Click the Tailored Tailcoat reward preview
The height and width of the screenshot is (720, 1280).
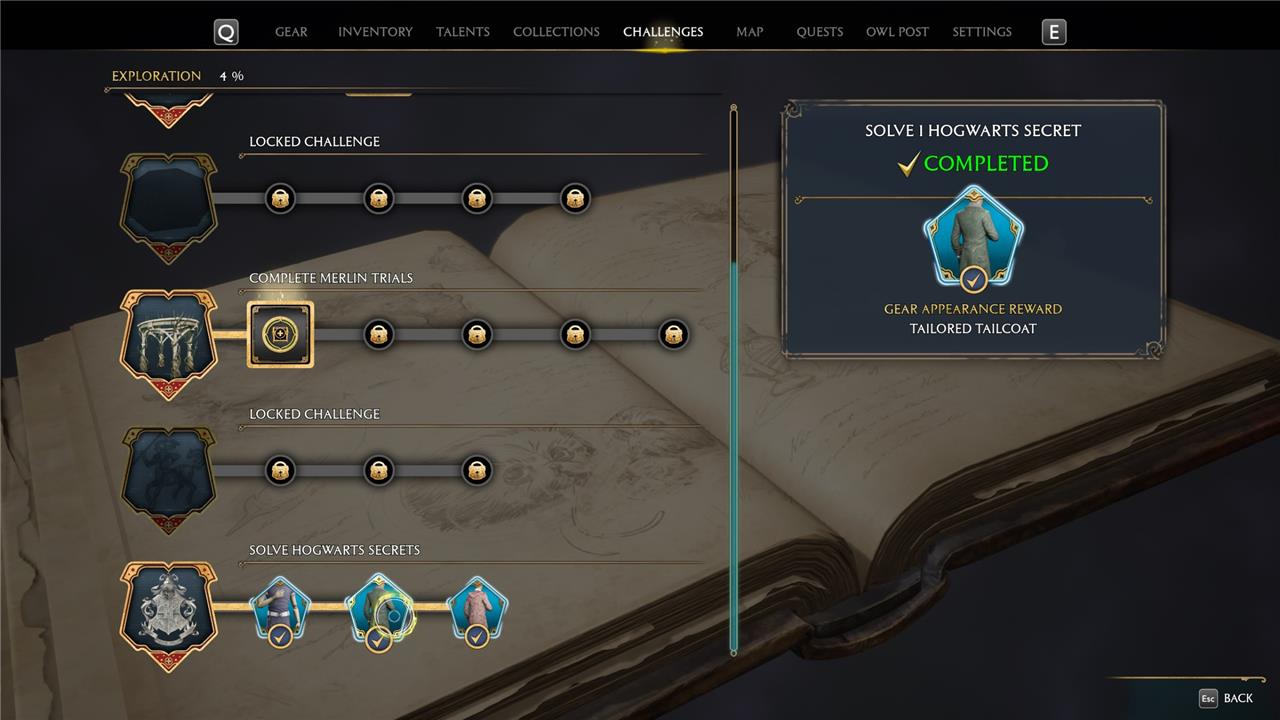(x=973, y=238)
